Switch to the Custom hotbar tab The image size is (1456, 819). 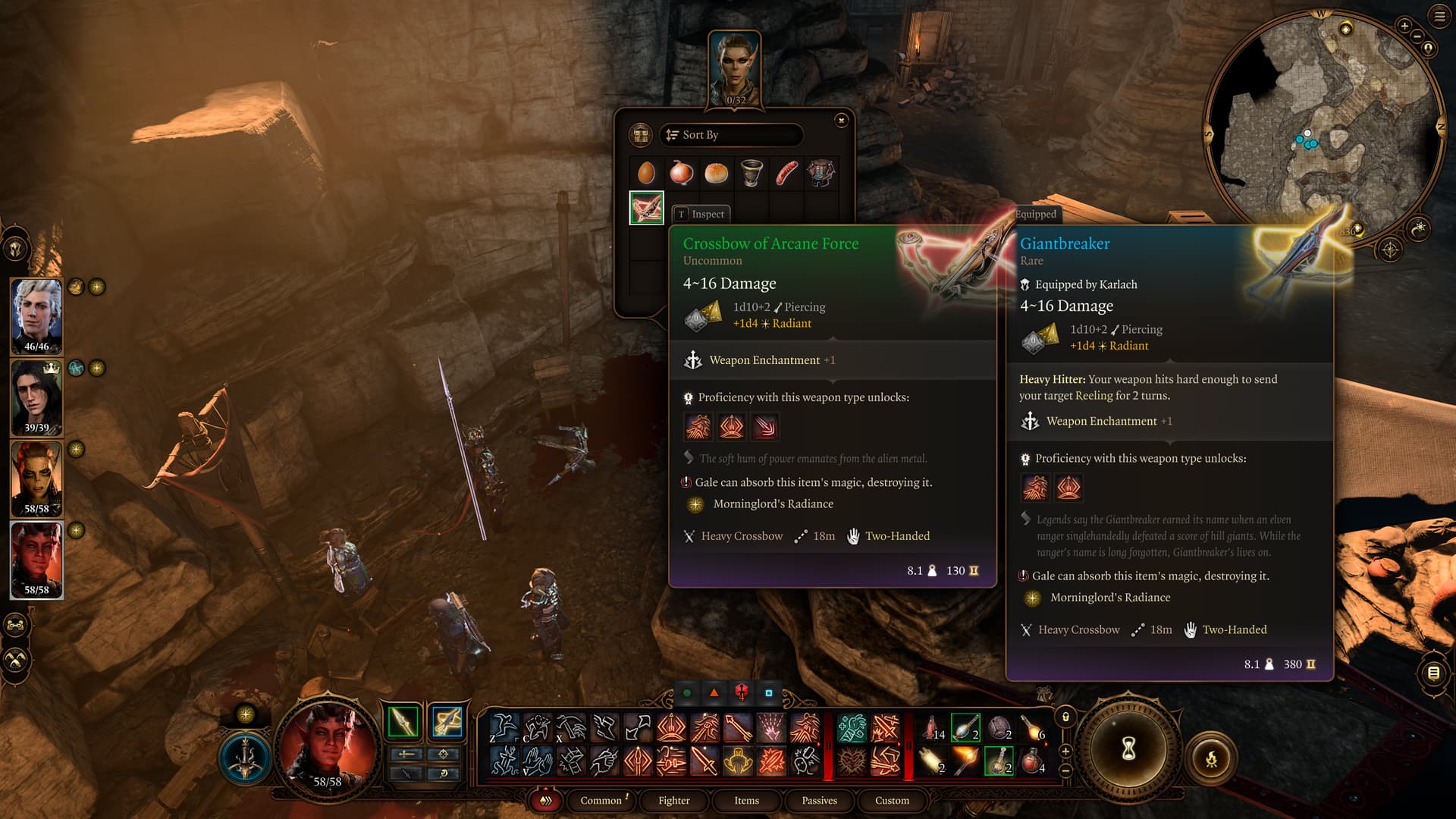pos(892,801)
